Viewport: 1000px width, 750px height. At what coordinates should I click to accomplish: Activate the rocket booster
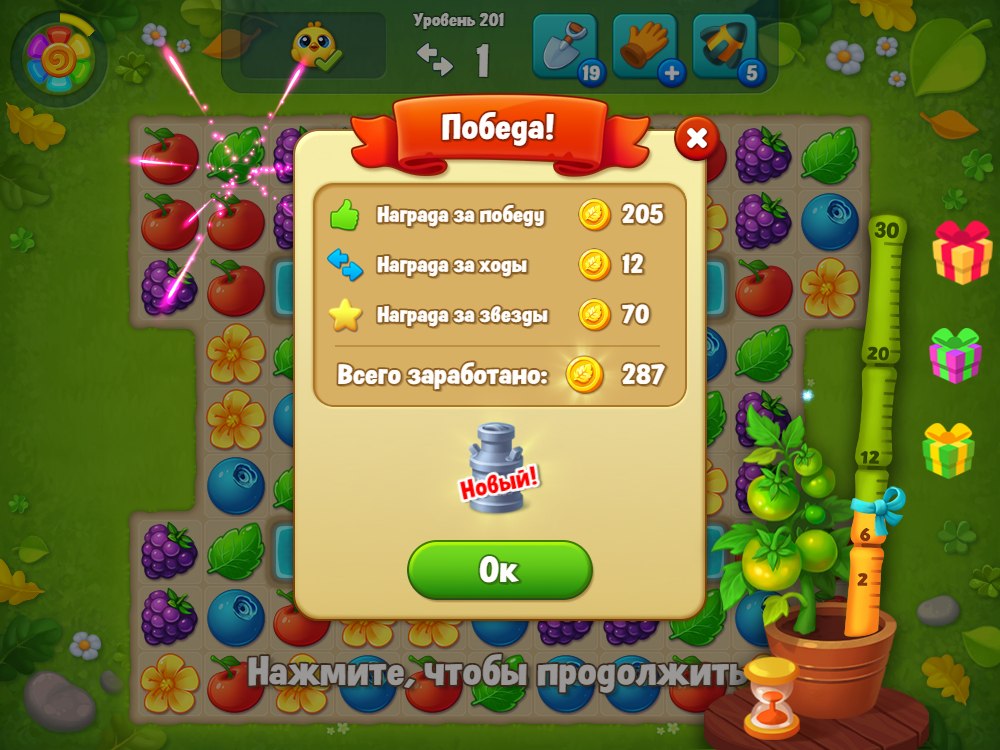pos(724,46)
